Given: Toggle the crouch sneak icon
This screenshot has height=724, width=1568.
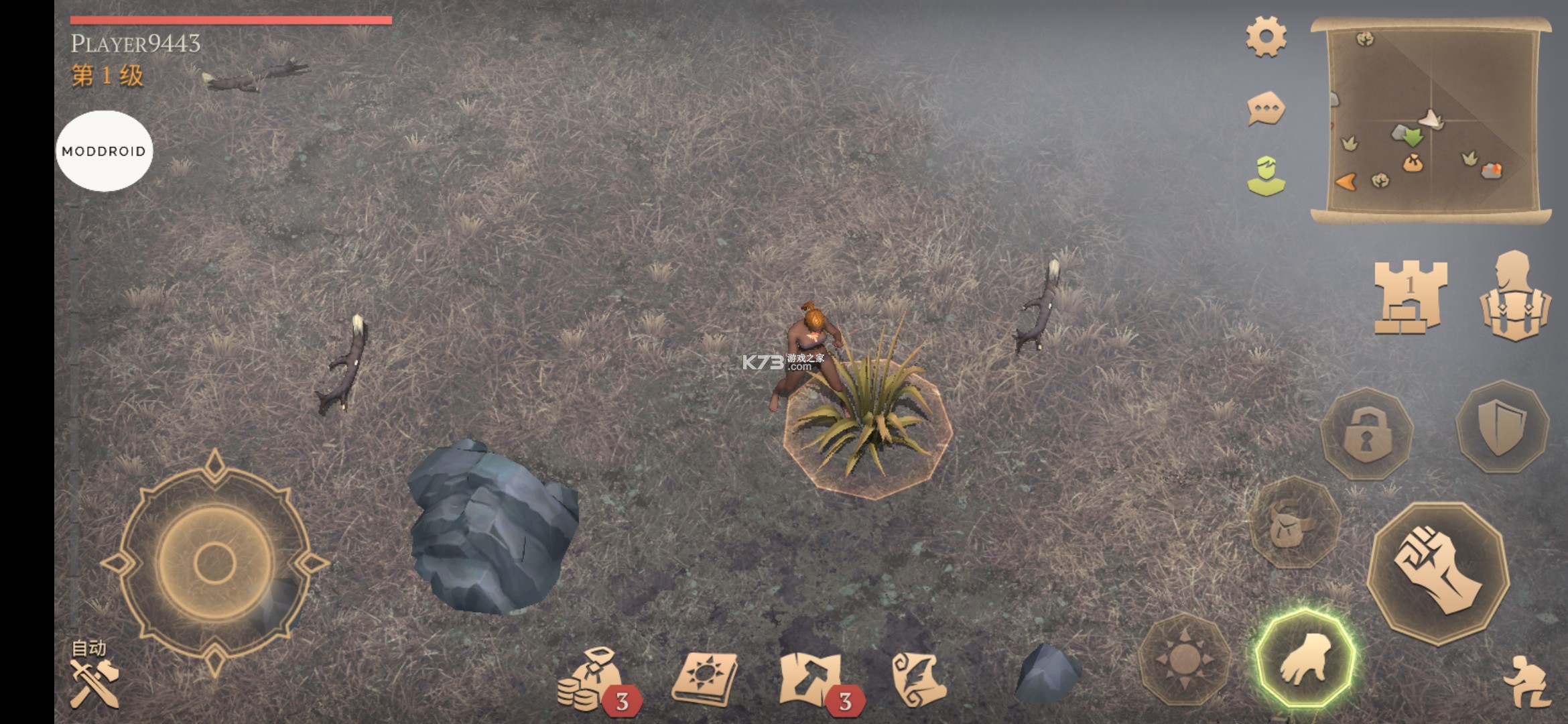Looking at the screenshot, I should point(1526,682).
